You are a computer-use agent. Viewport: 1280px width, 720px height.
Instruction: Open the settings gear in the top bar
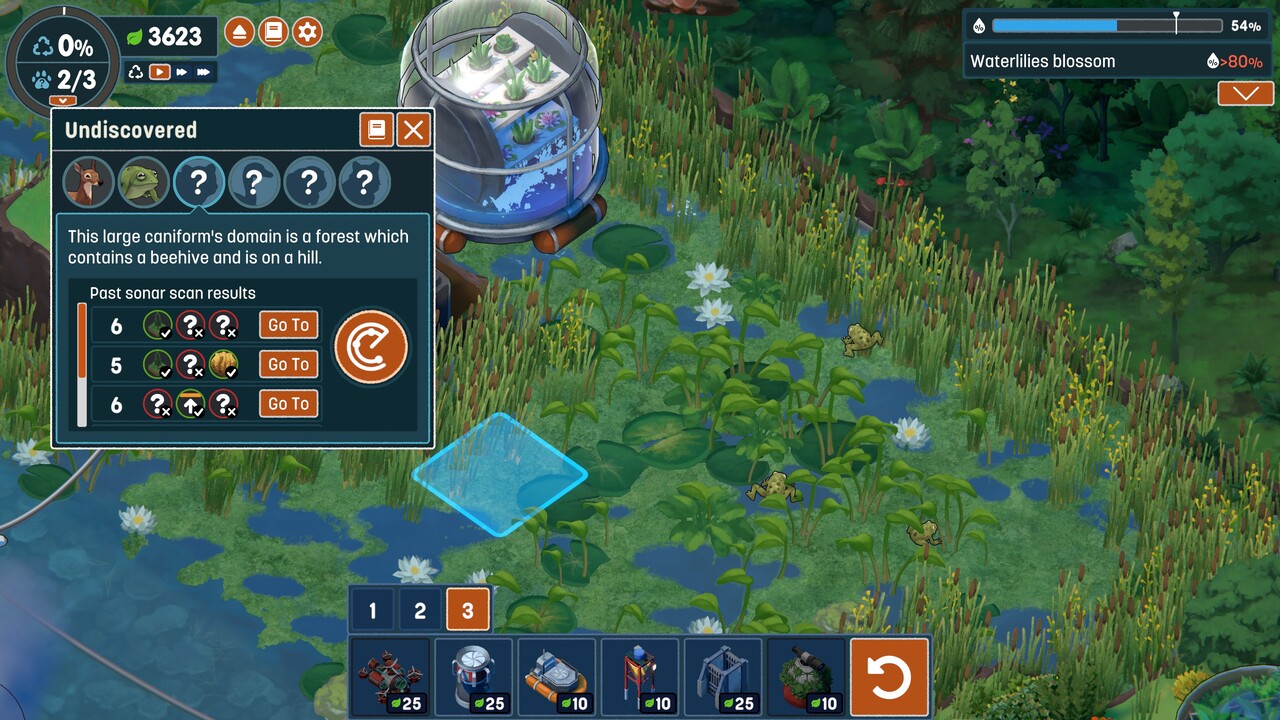pyautogui.click(x=307, y=32)
